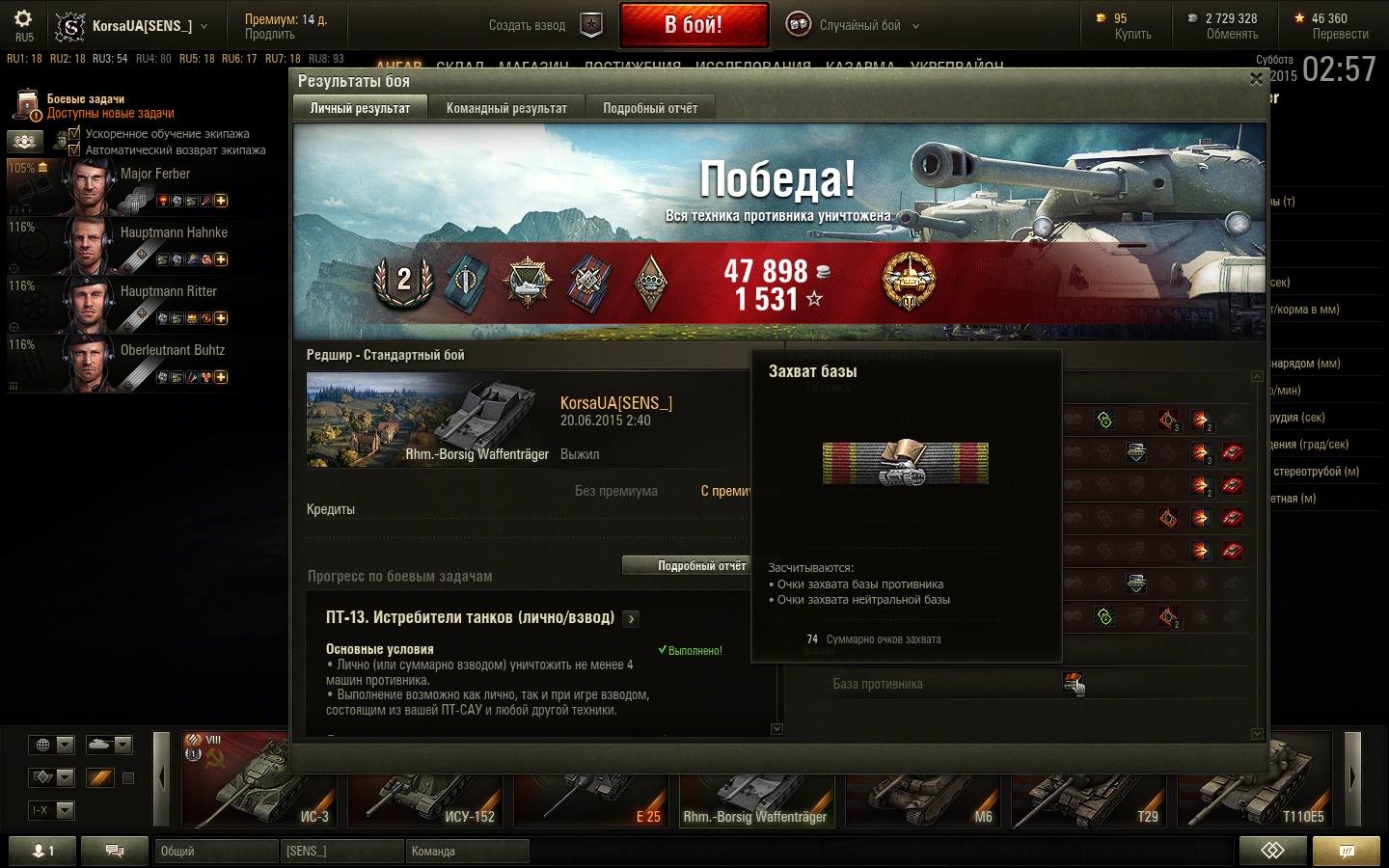Expand the ПТ-13 mission details arrow
1389x868 pixels.
coord(631,619)
